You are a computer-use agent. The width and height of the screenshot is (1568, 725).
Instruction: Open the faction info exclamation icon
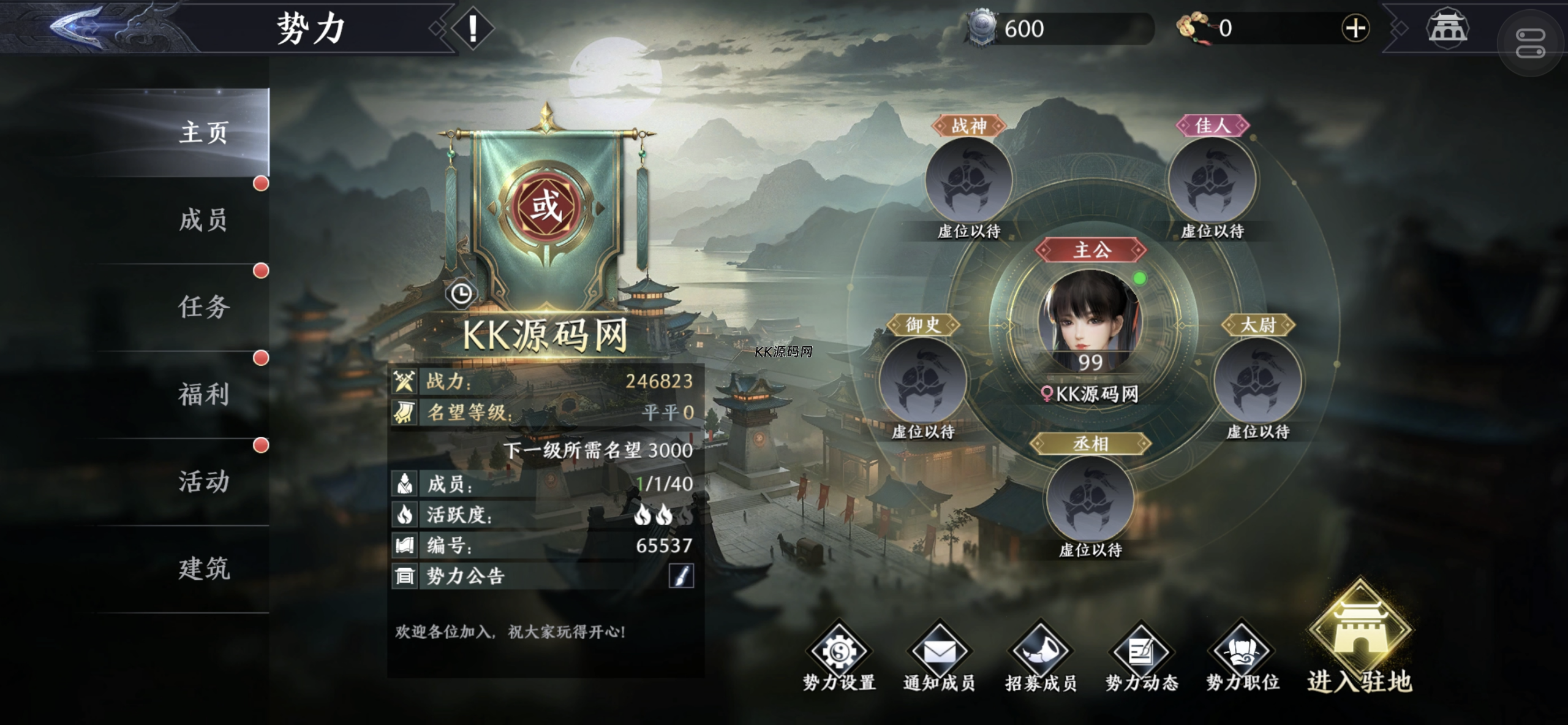click(x=472, y=29)
